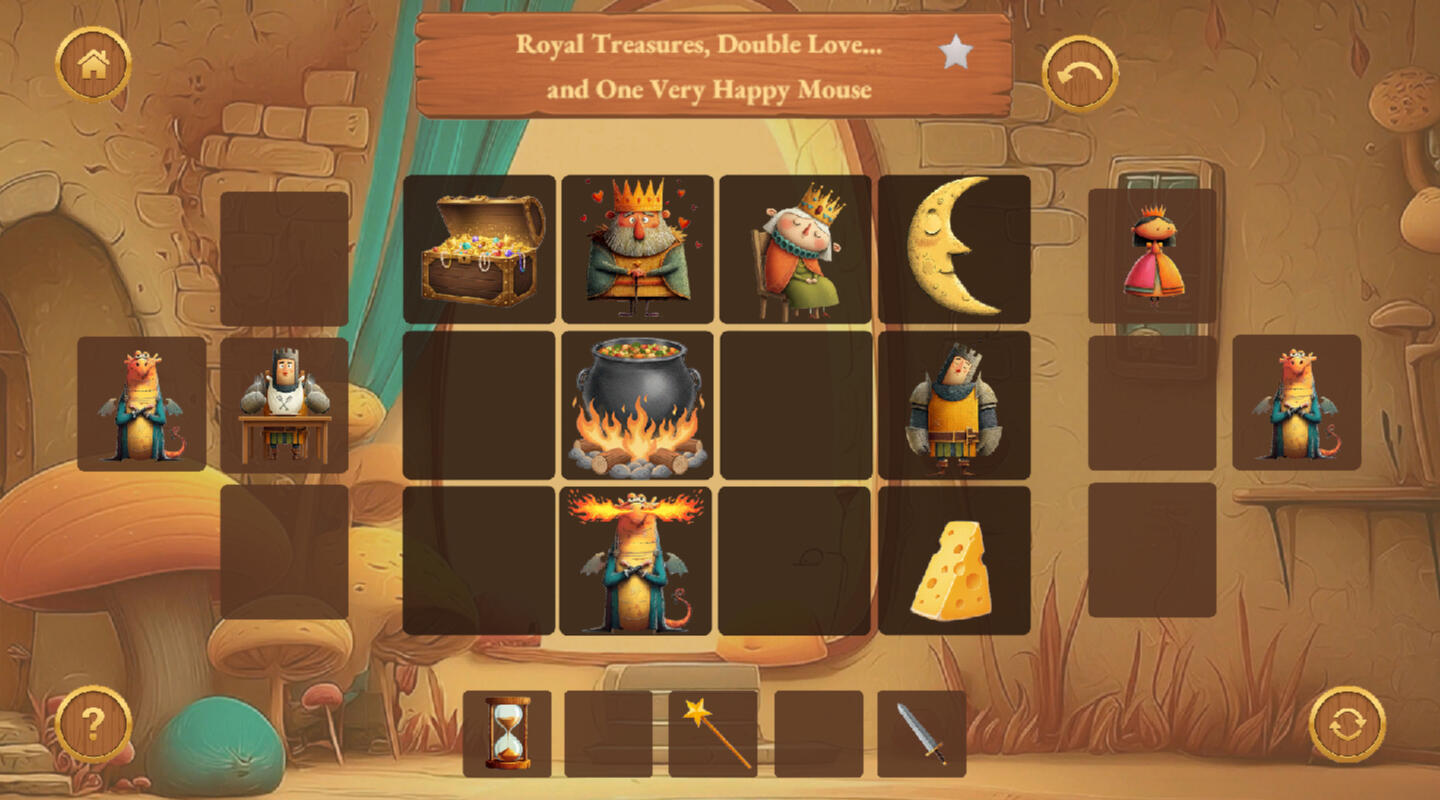Viewport: 1440px width, 800px height.
Task: Choose the fire-breathing dragon tile
Action: pyautogui.click(x=636, y=561)
